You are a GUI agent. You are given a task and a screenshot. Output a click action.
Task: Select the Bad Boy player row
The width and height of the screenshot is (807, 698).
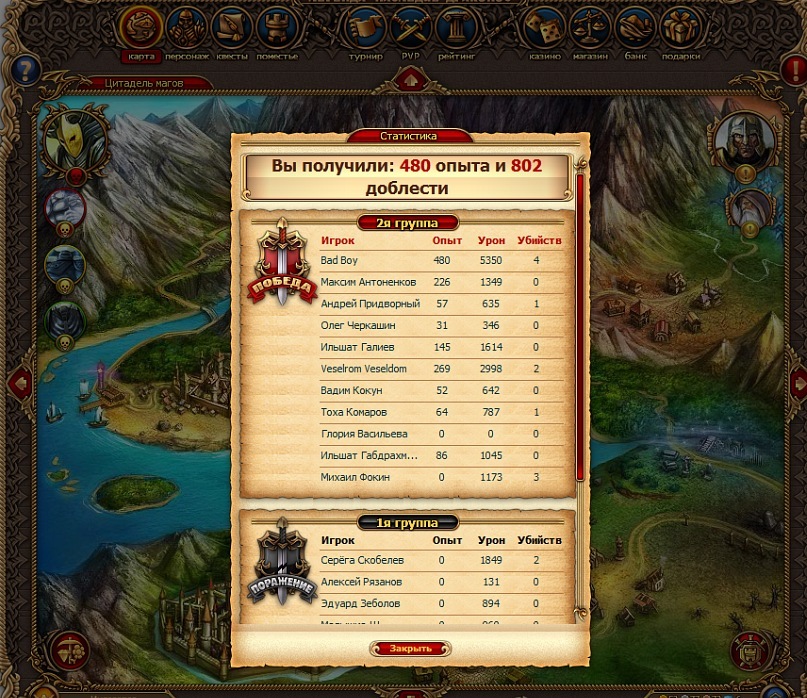[440, 260]
